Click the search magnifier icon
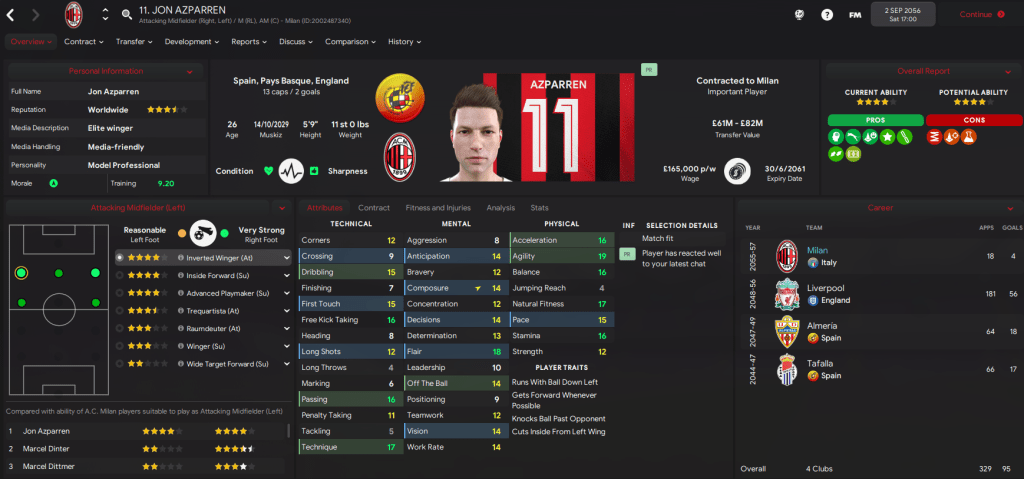 [127, 15]
